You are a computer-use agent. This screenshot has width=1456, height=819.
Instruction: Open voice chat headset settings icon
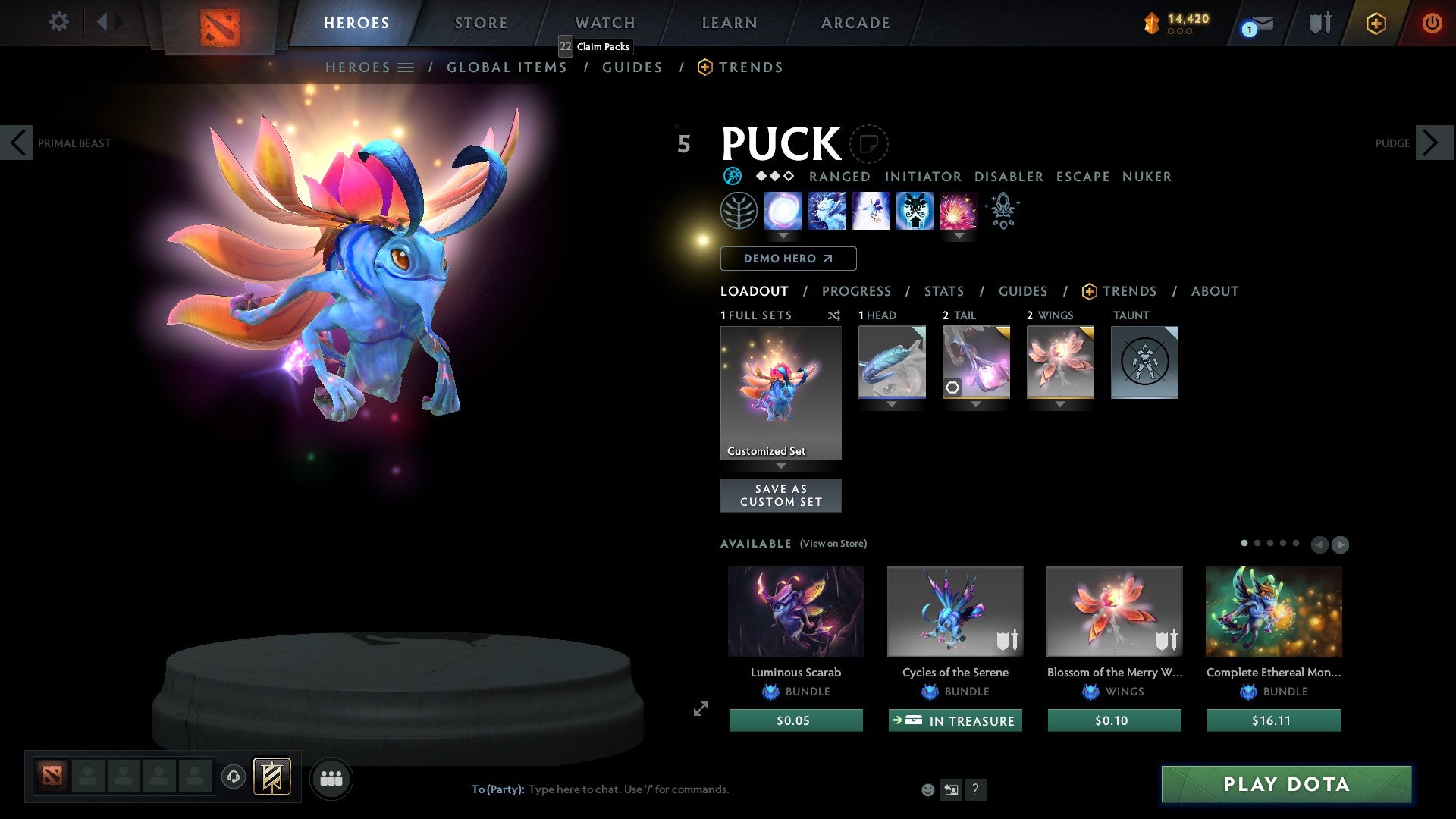tap(234, 778)
